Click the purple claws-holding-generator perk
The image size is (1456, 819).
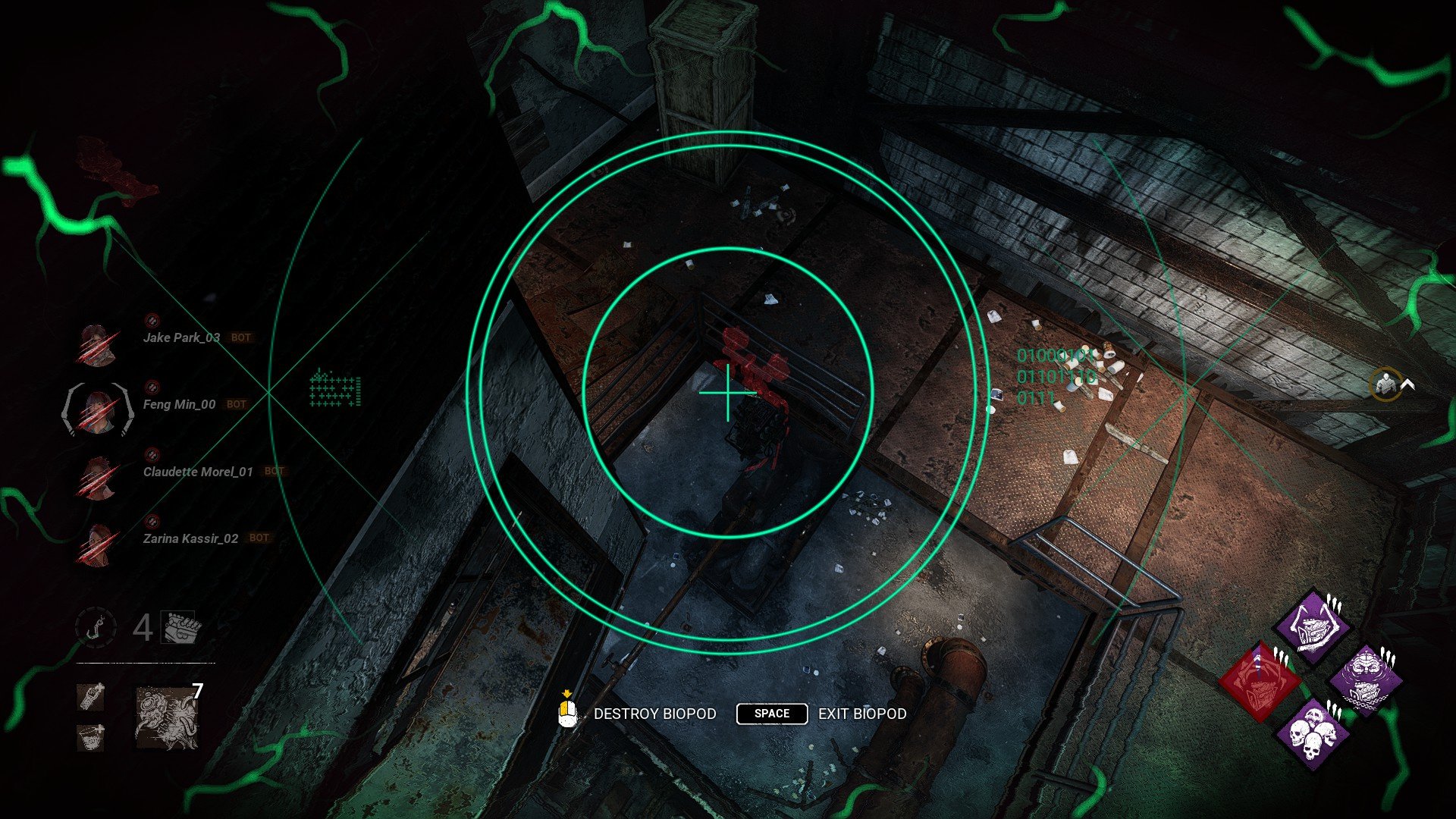(x=1313, y=627)
